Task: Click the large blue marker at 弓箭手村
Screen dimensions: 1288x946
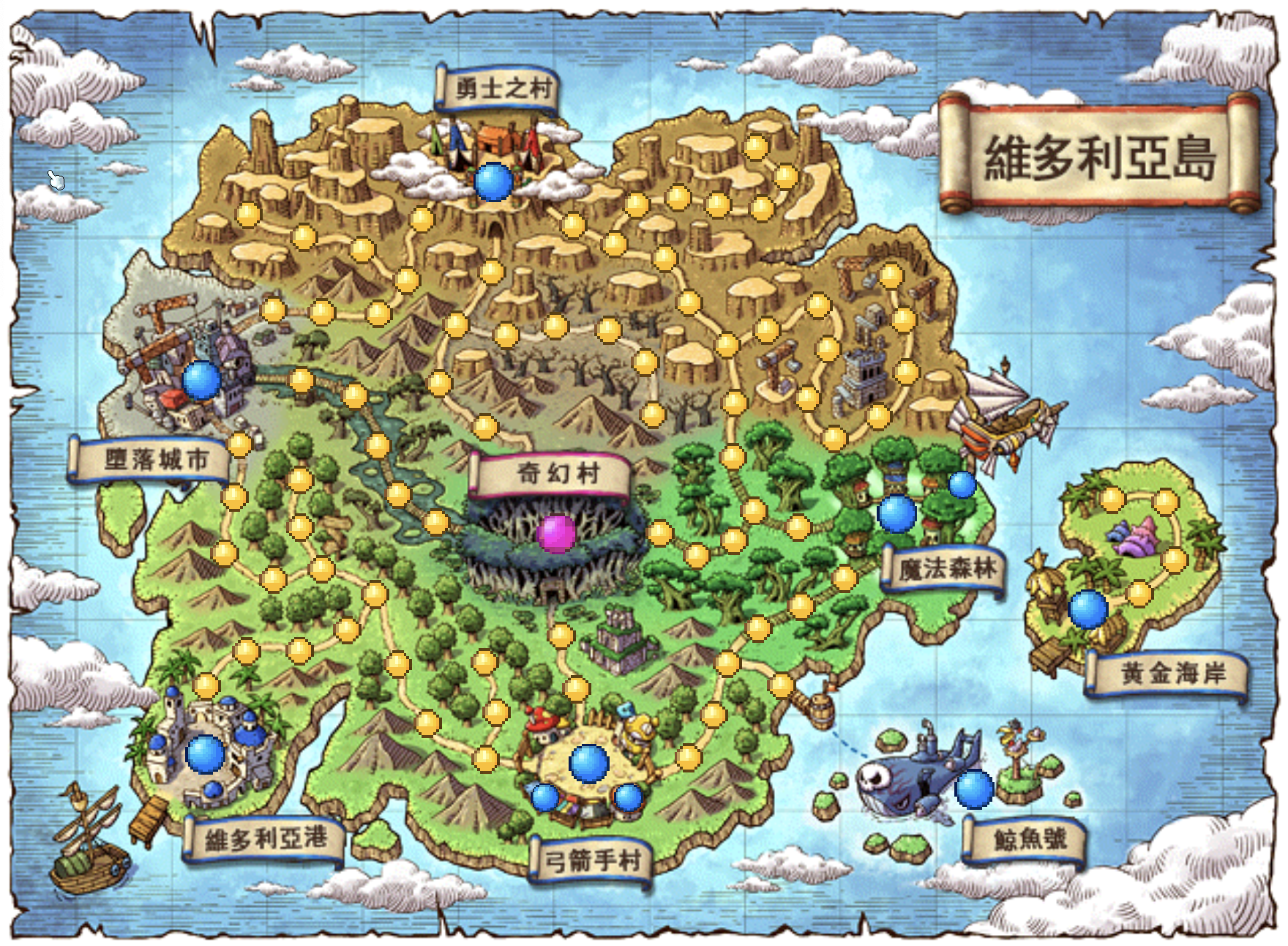Action: click(x=588, y=764)
